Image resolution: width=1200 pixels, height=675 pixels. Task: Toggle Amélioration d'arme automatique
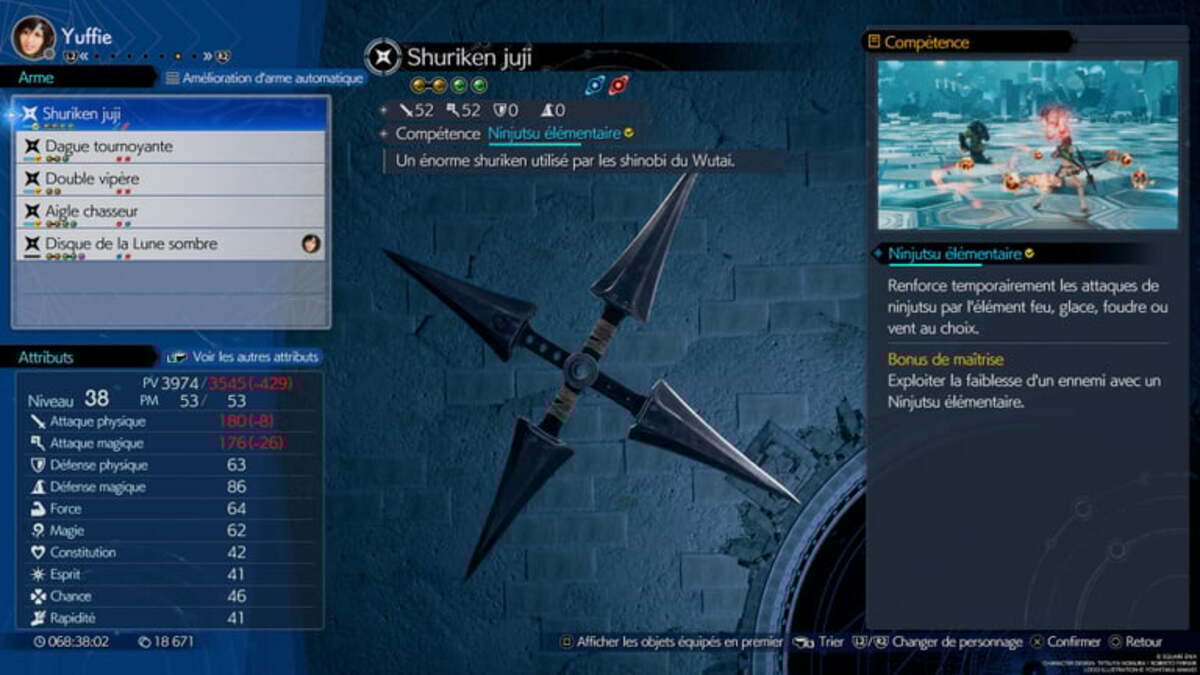click(x=264, y=78)
